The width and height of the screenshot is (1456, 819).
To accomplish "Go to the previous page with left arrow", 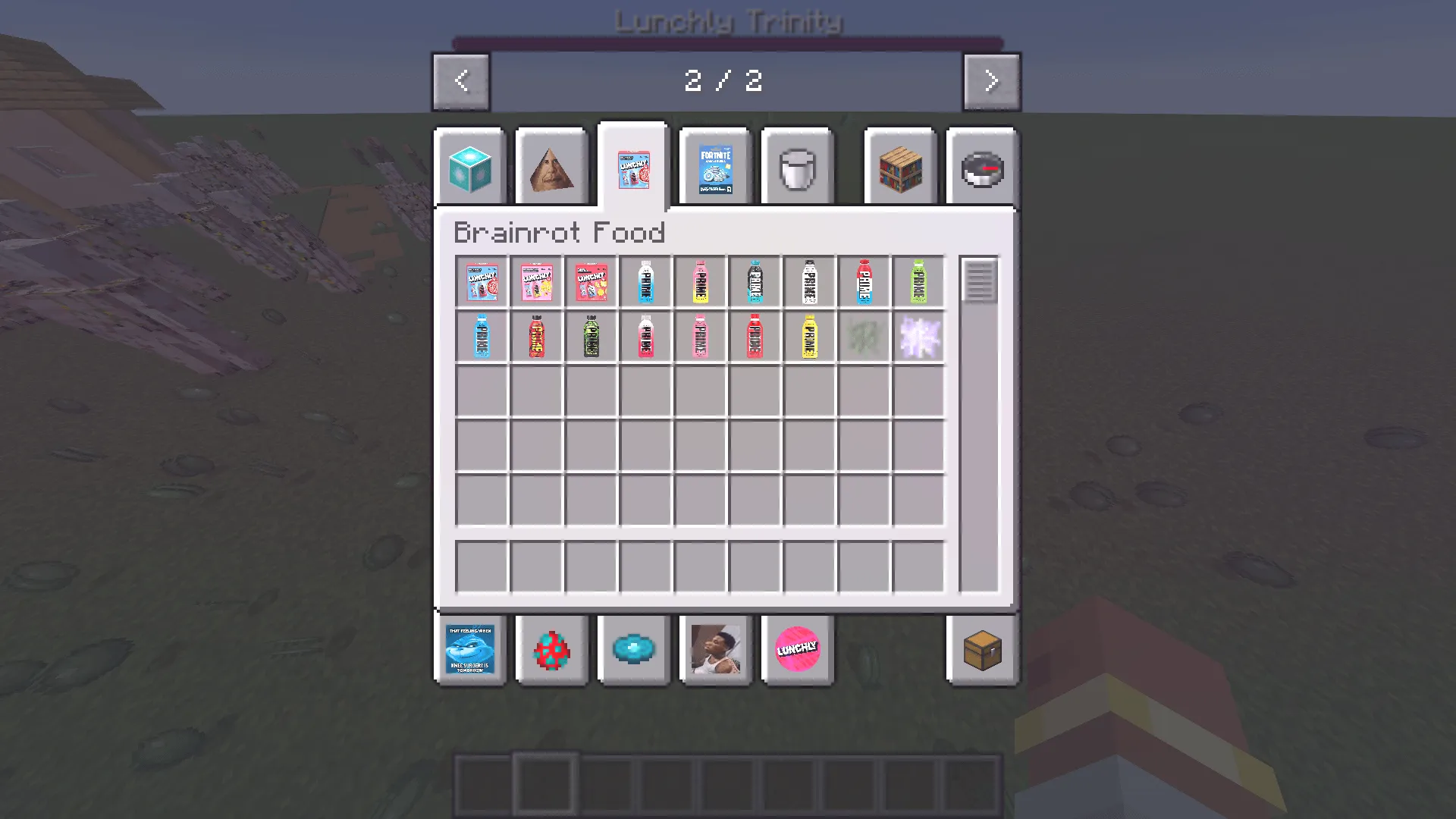I will [x=461, y=81].
